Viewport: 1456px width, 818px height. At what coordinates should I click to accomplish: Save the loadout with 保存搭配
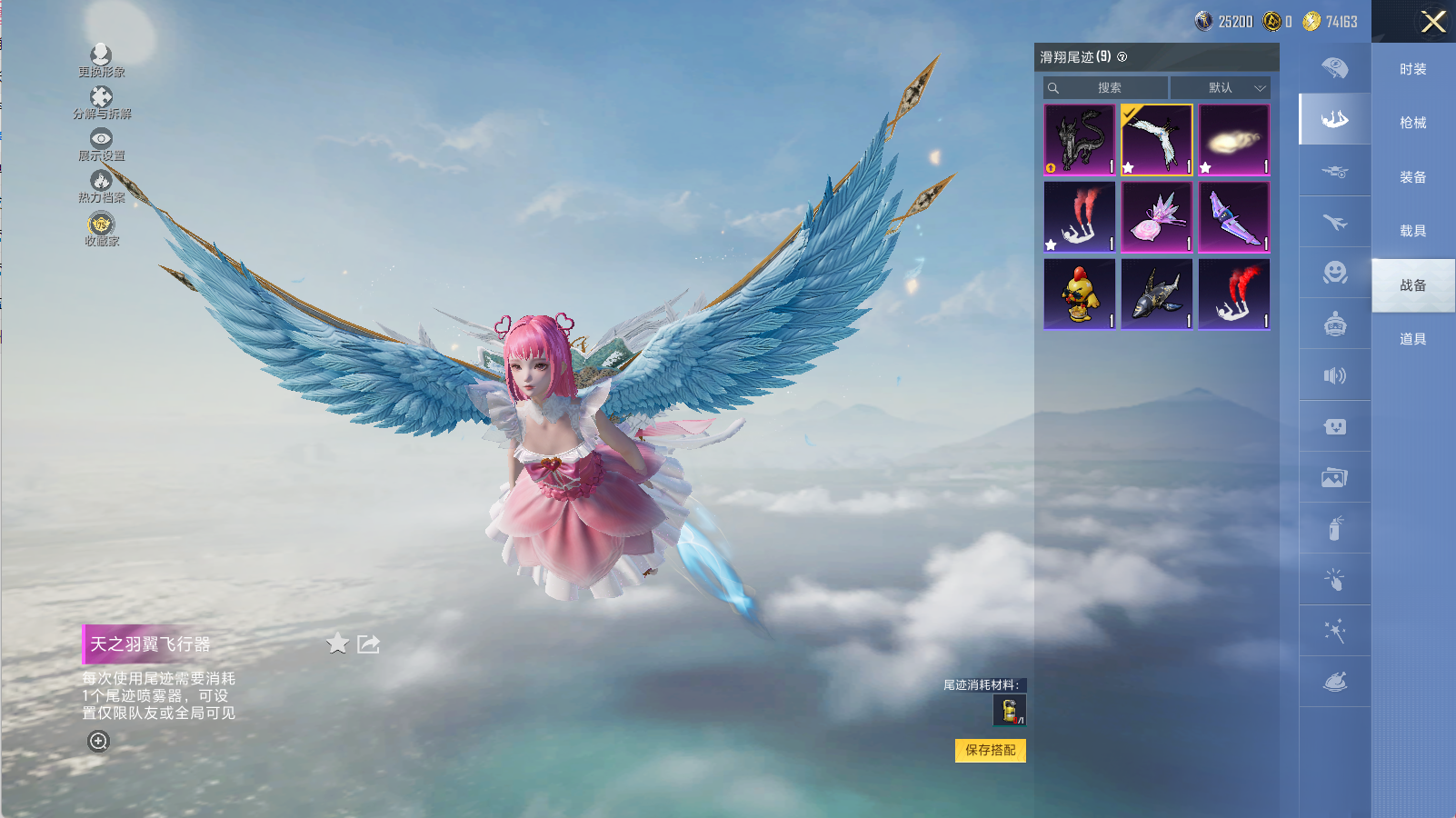pos(990,750)
